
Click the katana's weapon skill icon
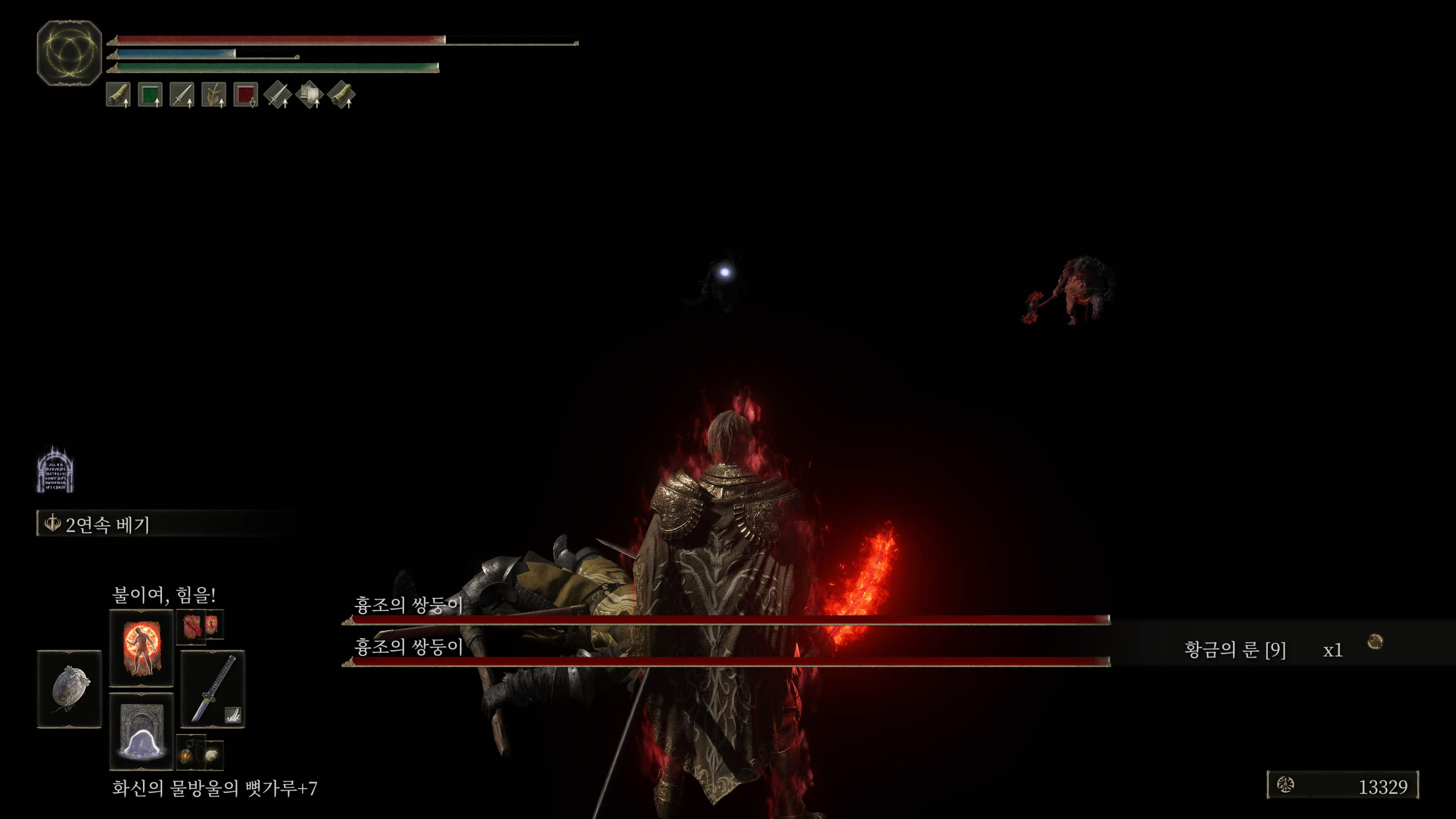tap(233, 715)
